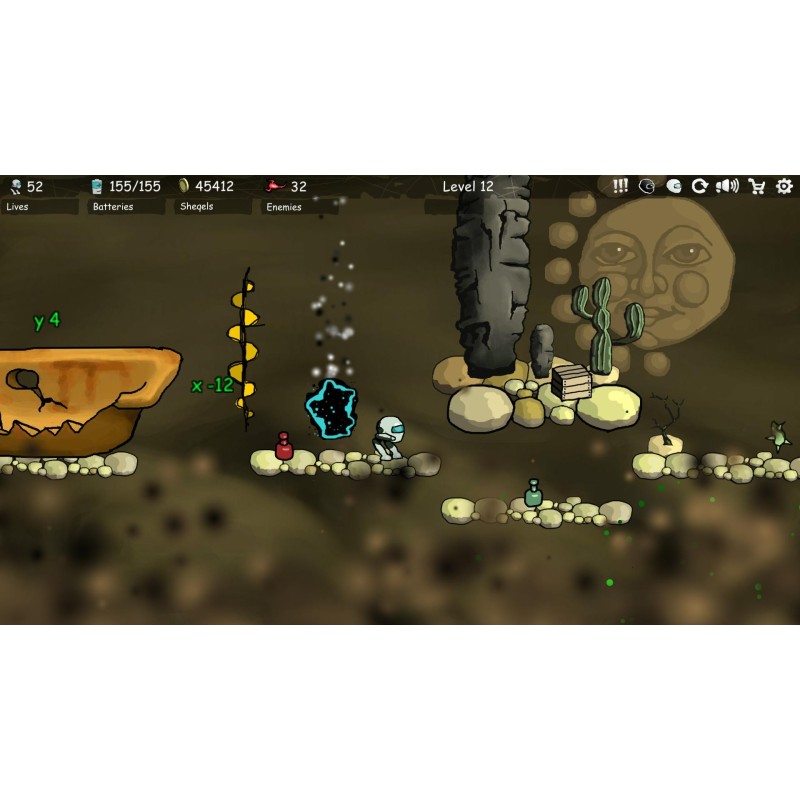Select the dark robot helmet icon
The width and height of the screenshot is (800, 800).
tap(647, 186)
